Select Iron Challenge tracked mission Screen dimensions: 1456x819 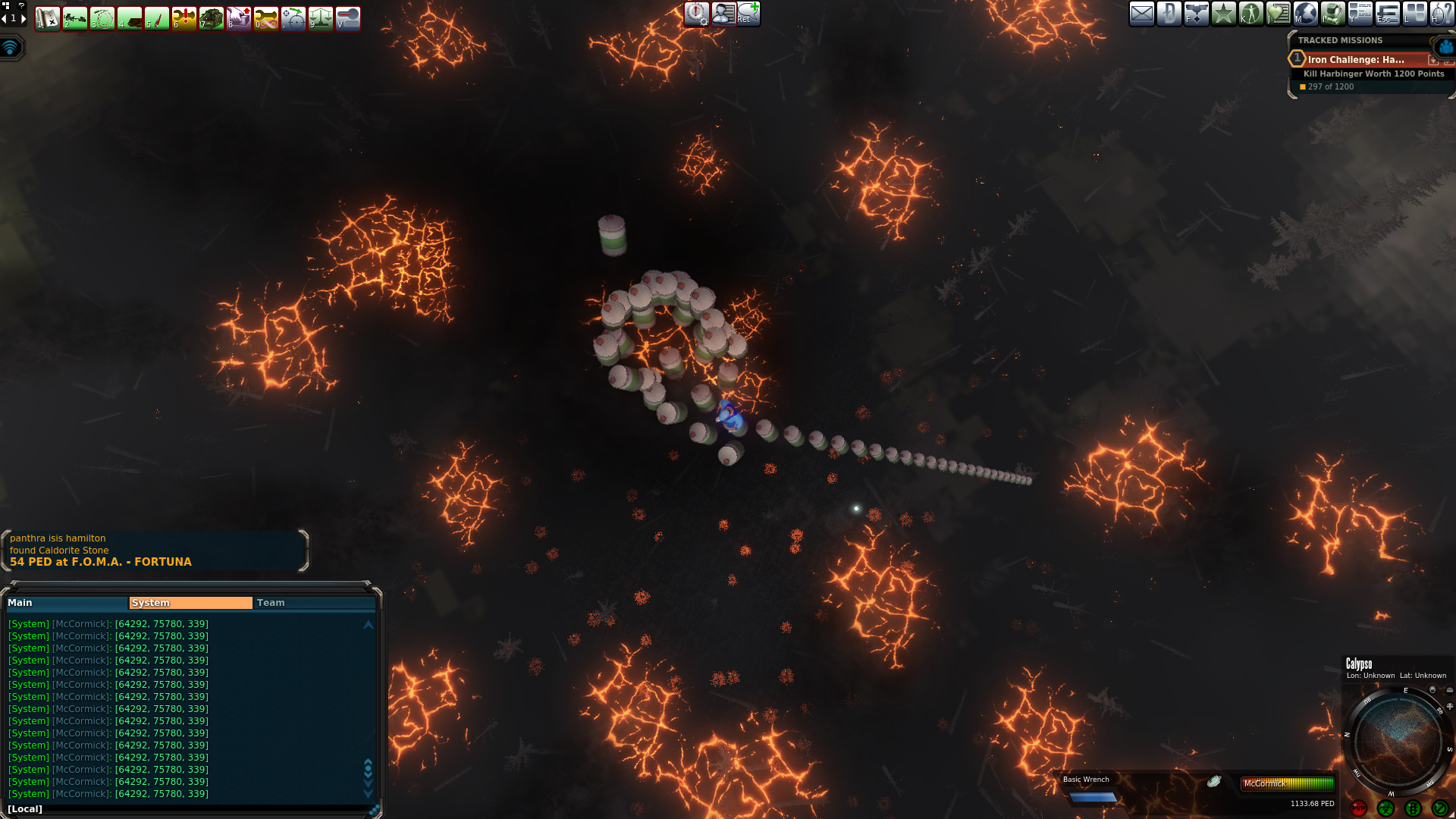coord(1356,59)
